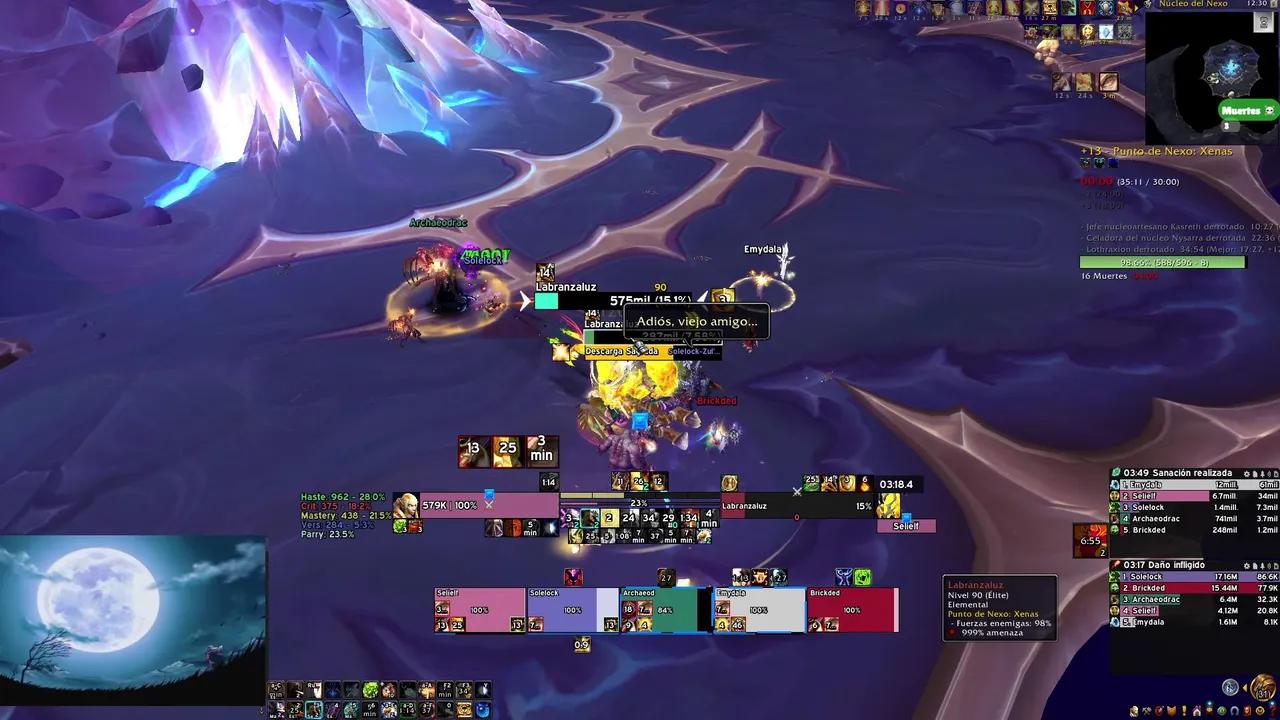Click the silver globe button near the bags

point(1229,688)
